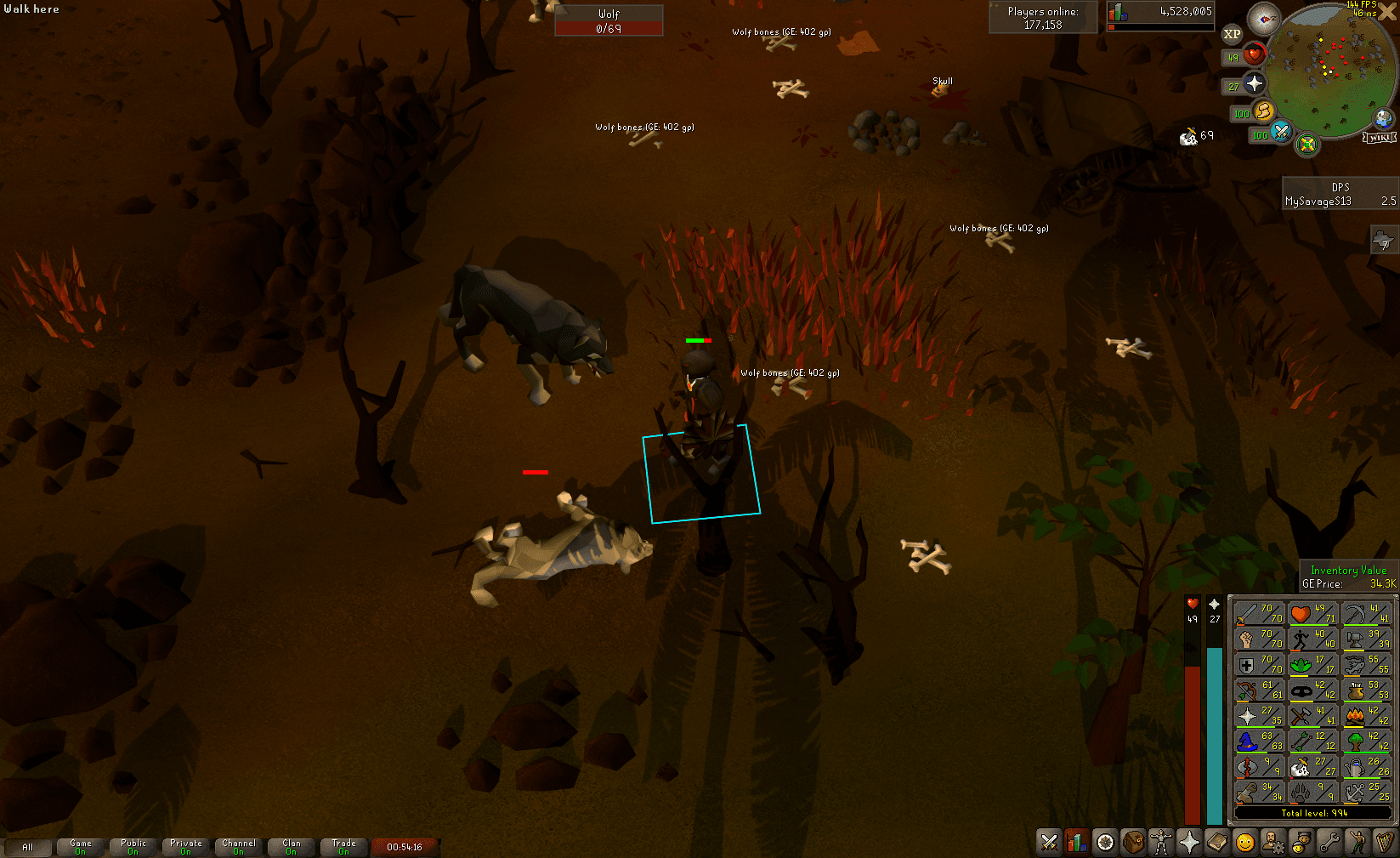Click the Wiki lookup button near minimap
The width and height of the screenshot is (1400, 858).
click(x=1379, y=137)
